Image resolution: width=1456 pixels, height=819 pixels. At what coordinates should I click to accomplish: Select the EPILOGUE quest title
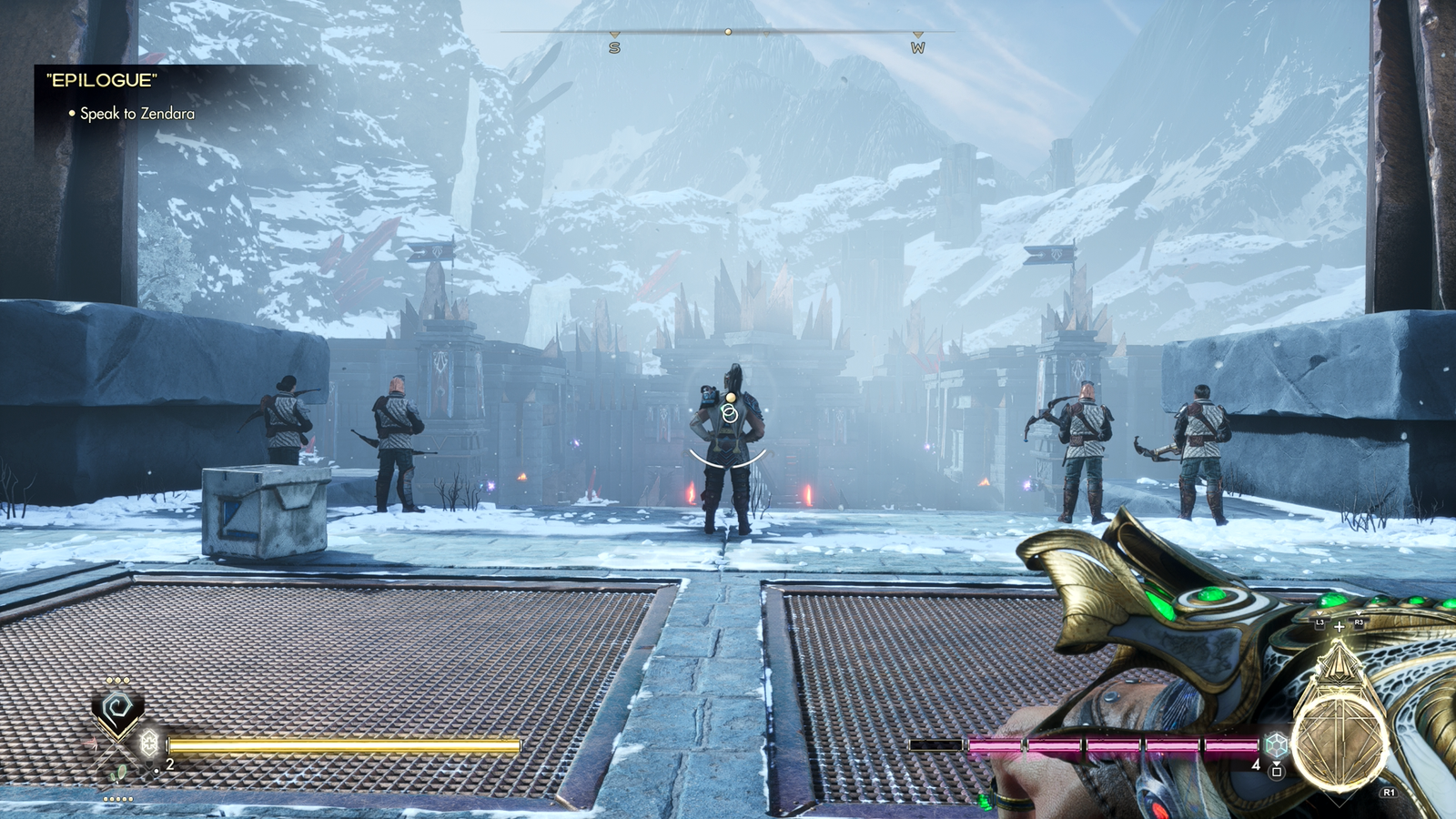[100, 80]
